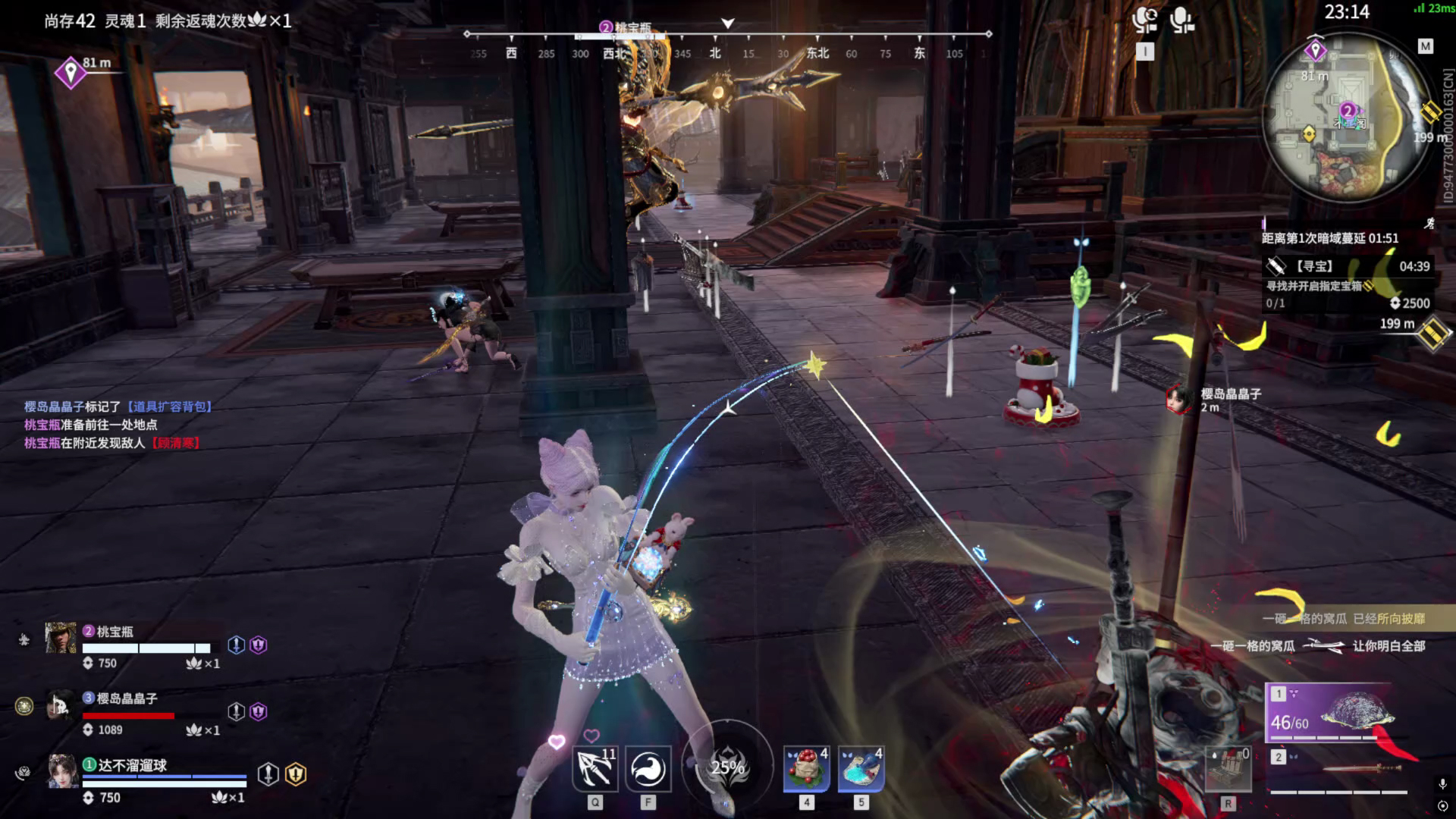
Task: Click the central 25% rage gauge
Action: pyautogui.click(x=727, y=767)
